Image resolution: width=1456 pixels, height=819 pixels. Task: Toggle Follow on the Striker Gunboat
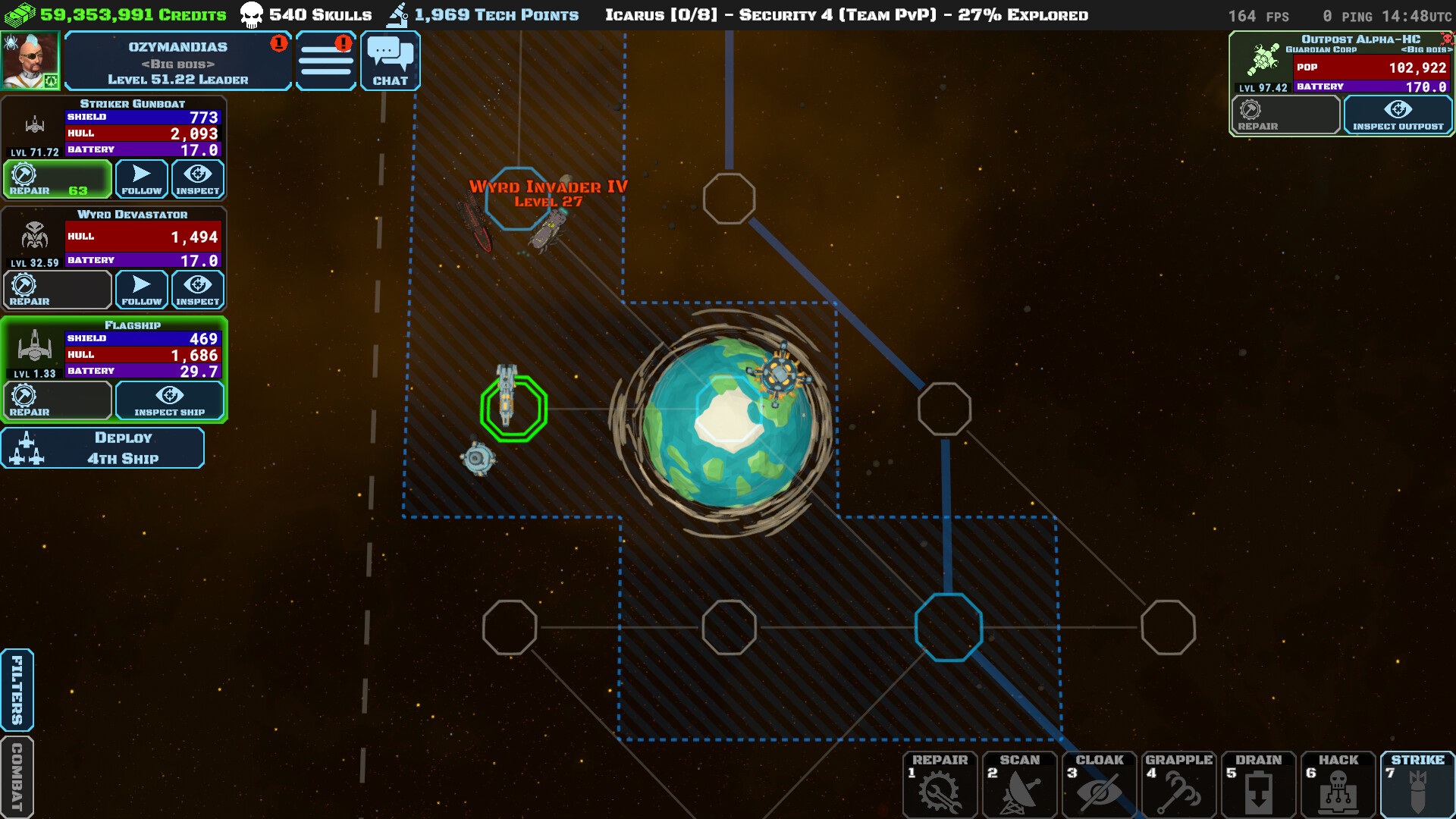(x=141, y=179)
